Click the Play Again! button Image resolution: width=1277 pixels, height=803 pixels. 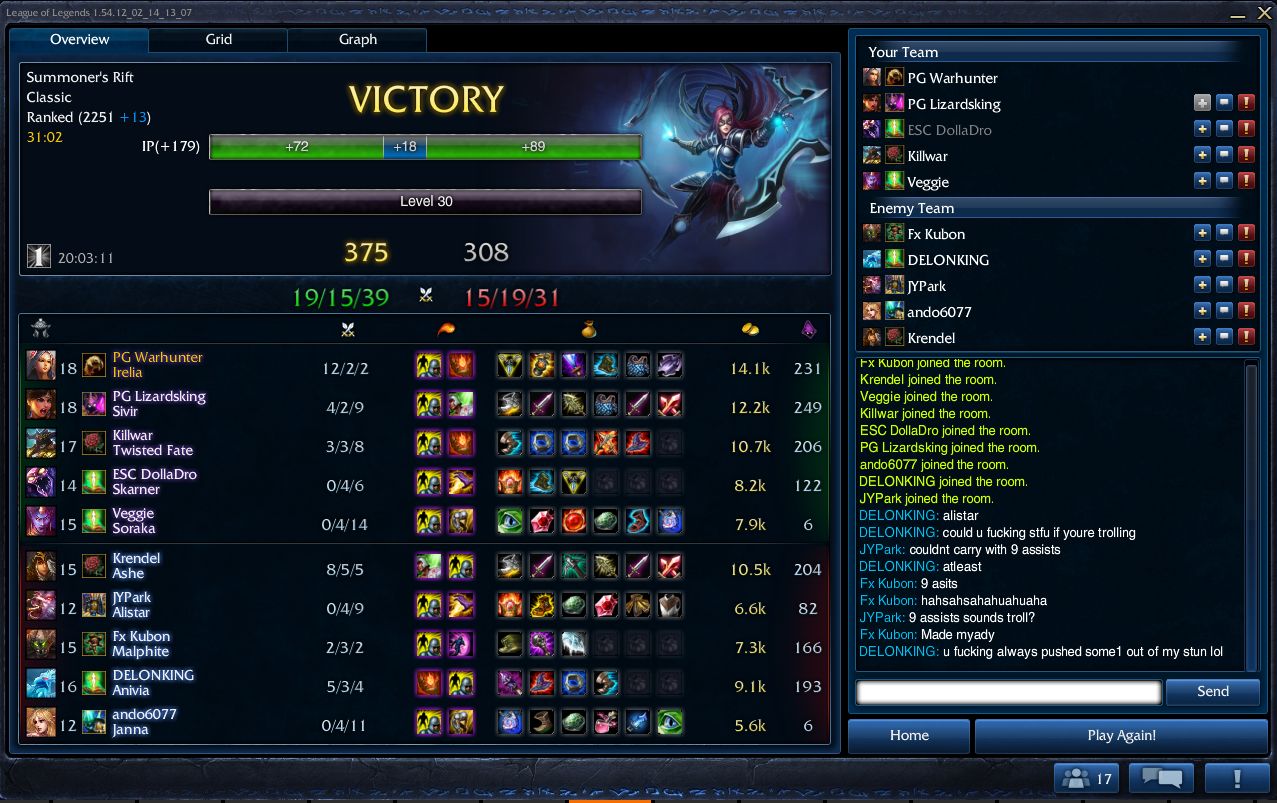1120,735
